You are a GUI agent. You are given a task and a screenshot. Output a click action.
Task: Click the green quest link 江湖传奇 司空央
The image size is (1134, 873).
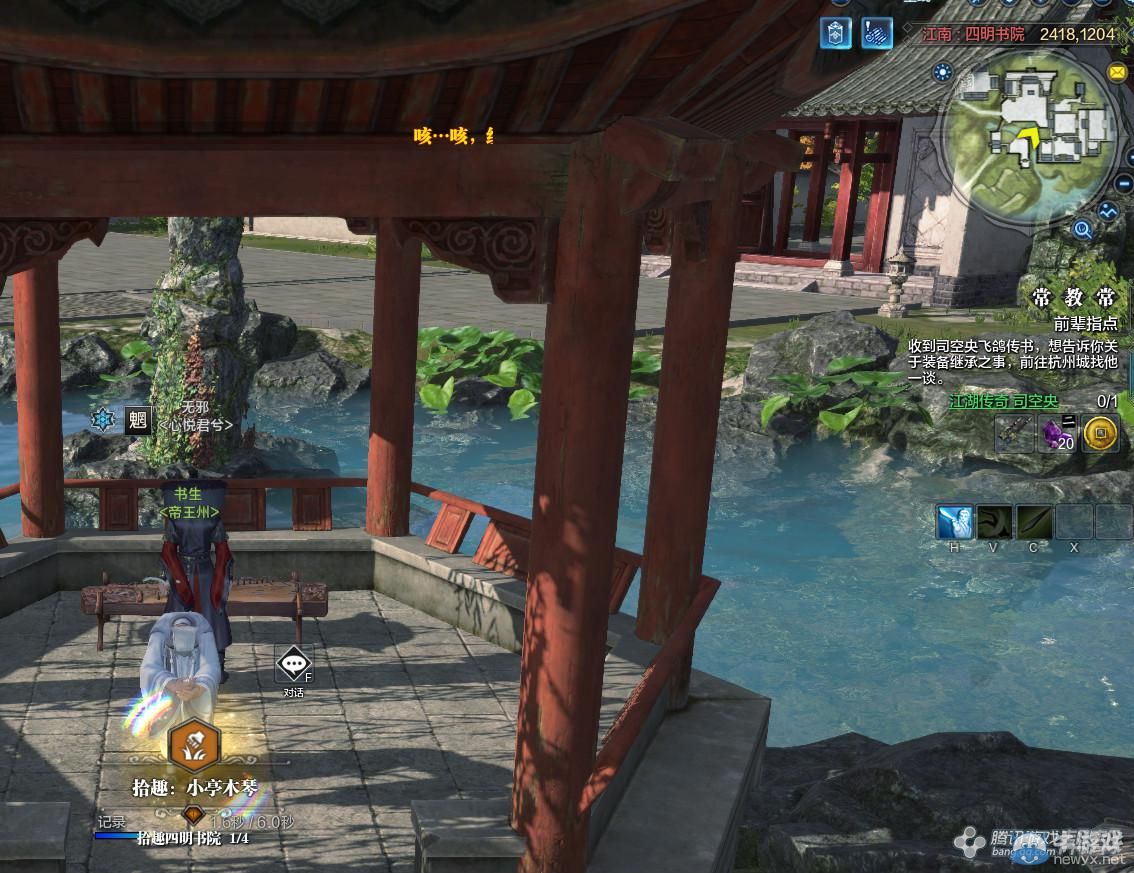click(1003, 401)
